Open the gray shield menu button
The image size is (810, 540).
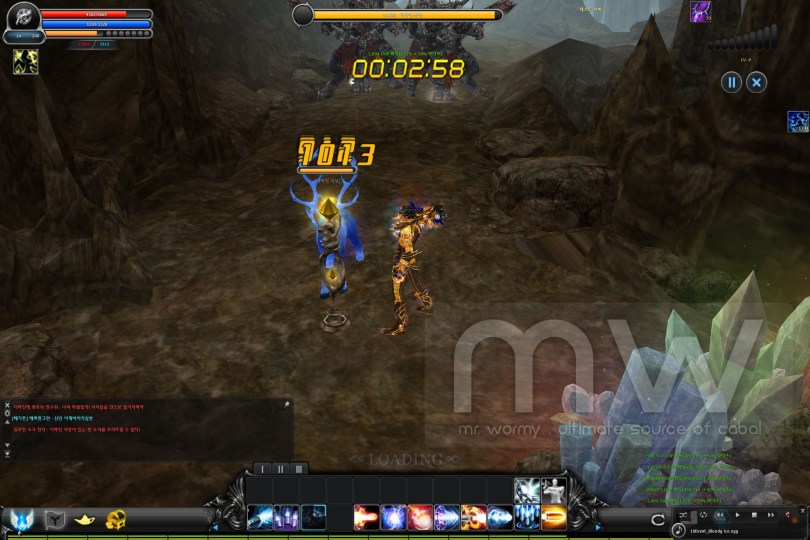[x=55, y=519]
